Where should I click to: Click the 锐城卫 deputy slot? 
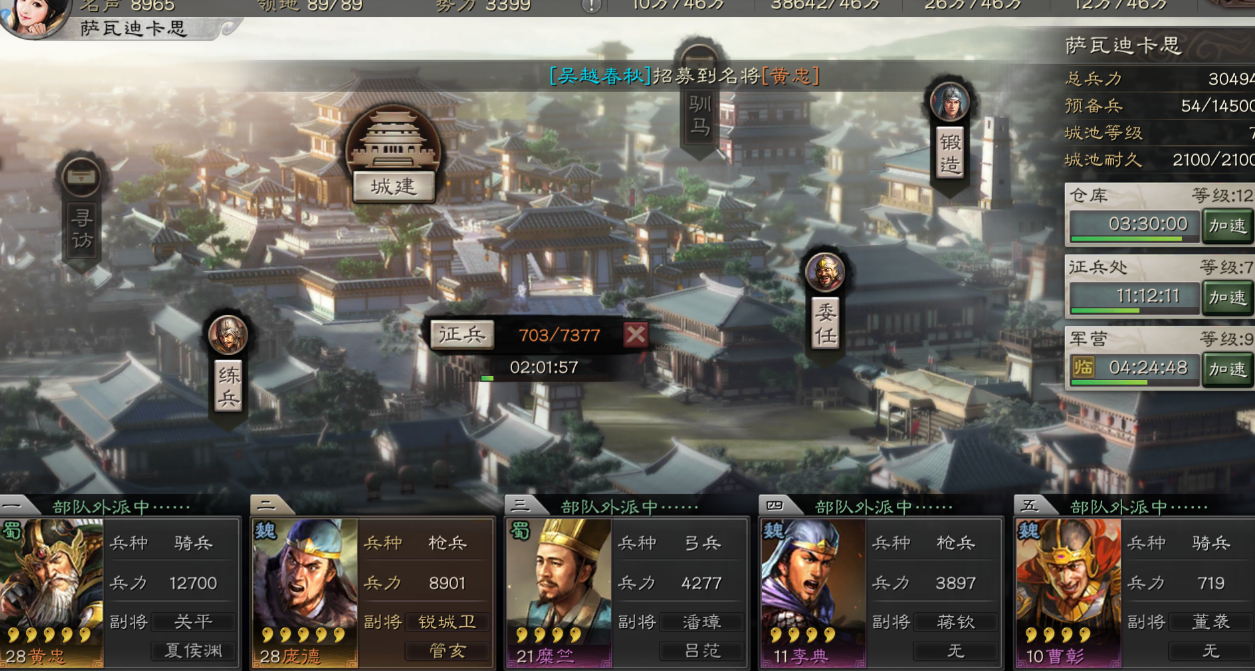pos(447,622)
